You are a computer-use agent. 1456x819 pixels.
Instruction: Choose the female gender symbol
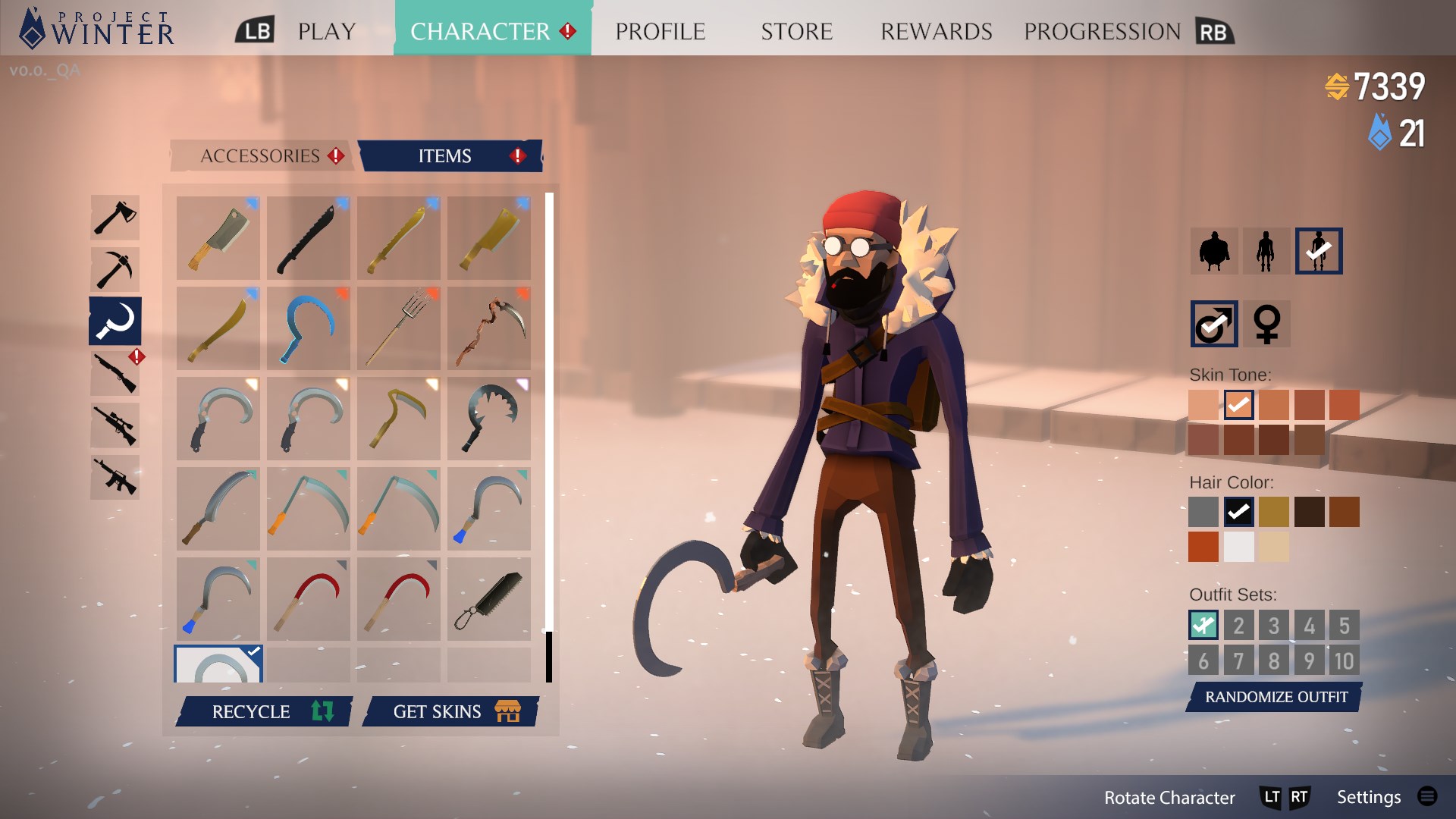(x=1267, y=324)
